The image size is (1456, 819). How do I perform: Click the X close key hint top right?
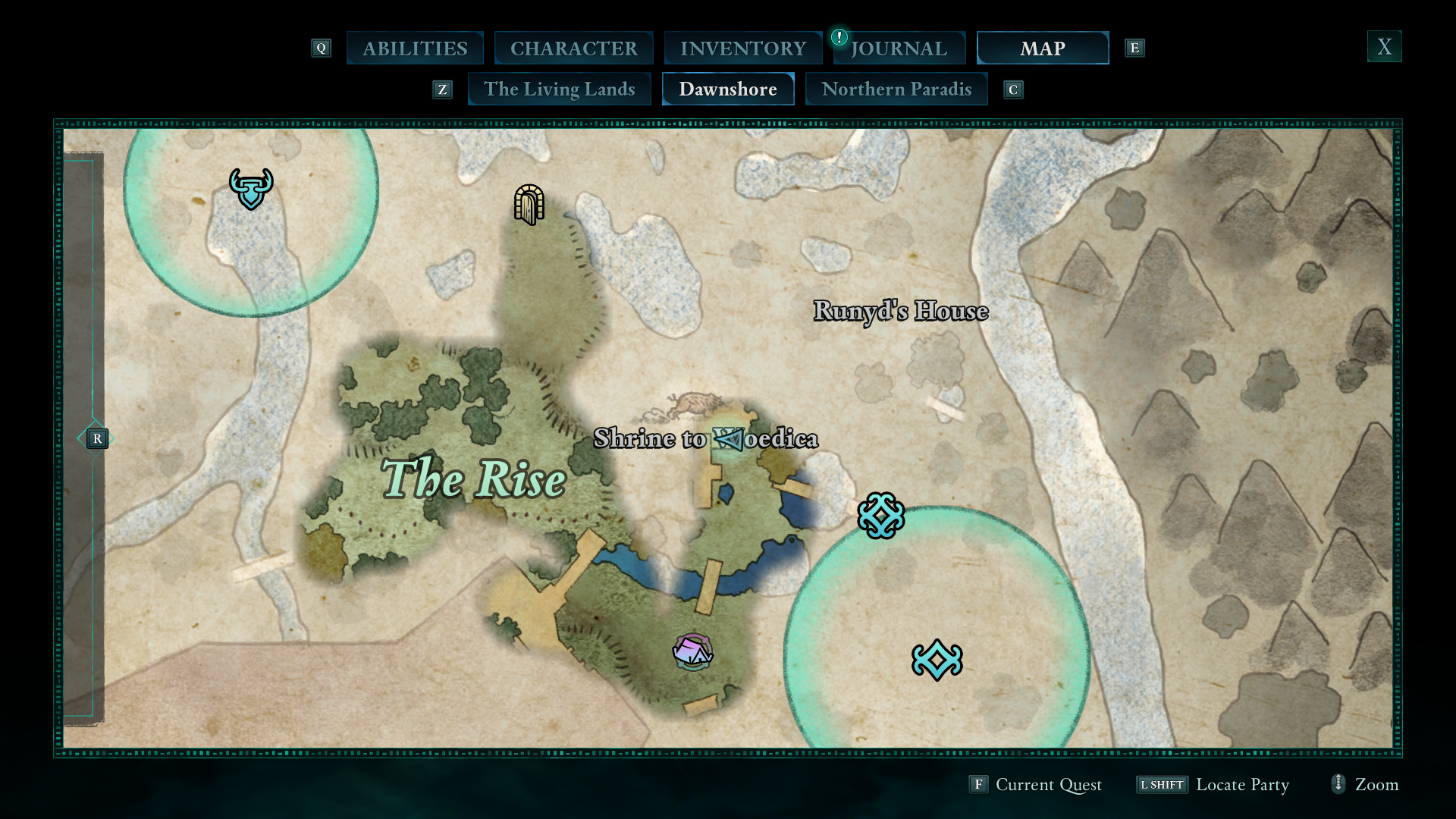pyautogui.click(x=1385, y=46)
